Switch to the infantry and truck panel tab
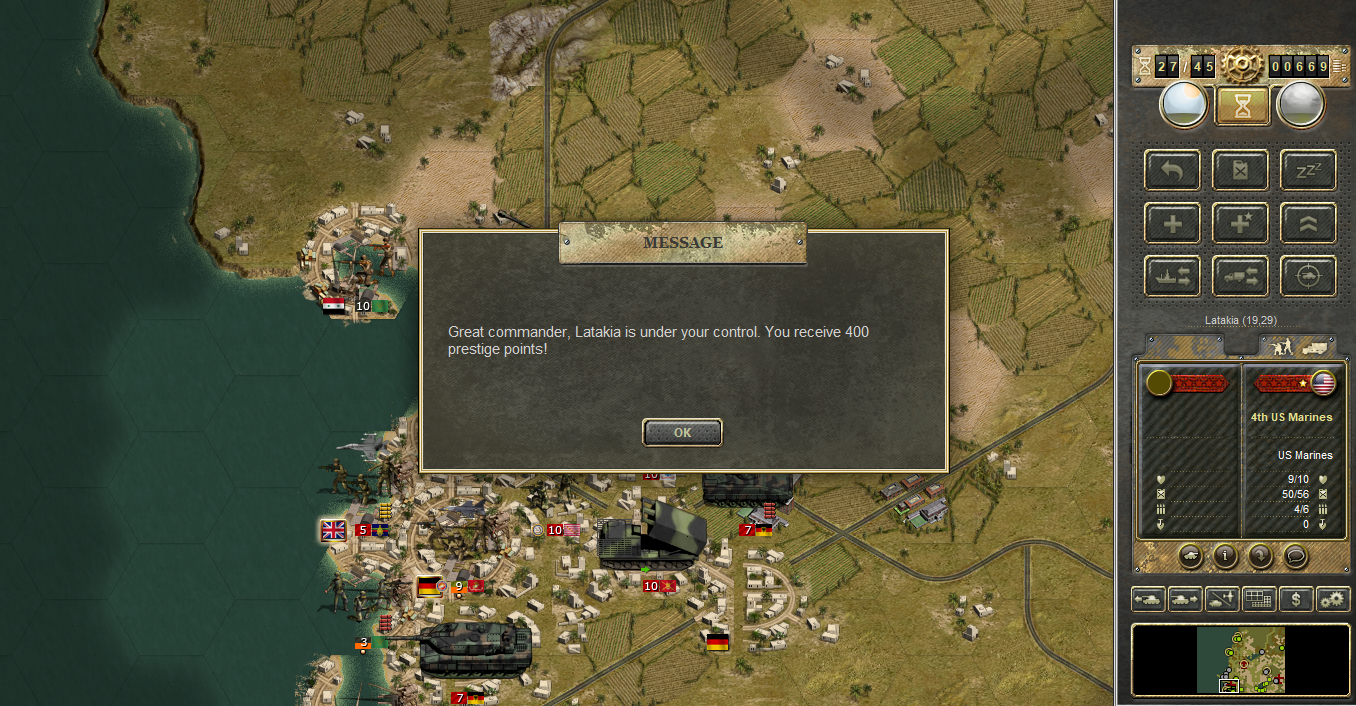 click(1297, 346)
